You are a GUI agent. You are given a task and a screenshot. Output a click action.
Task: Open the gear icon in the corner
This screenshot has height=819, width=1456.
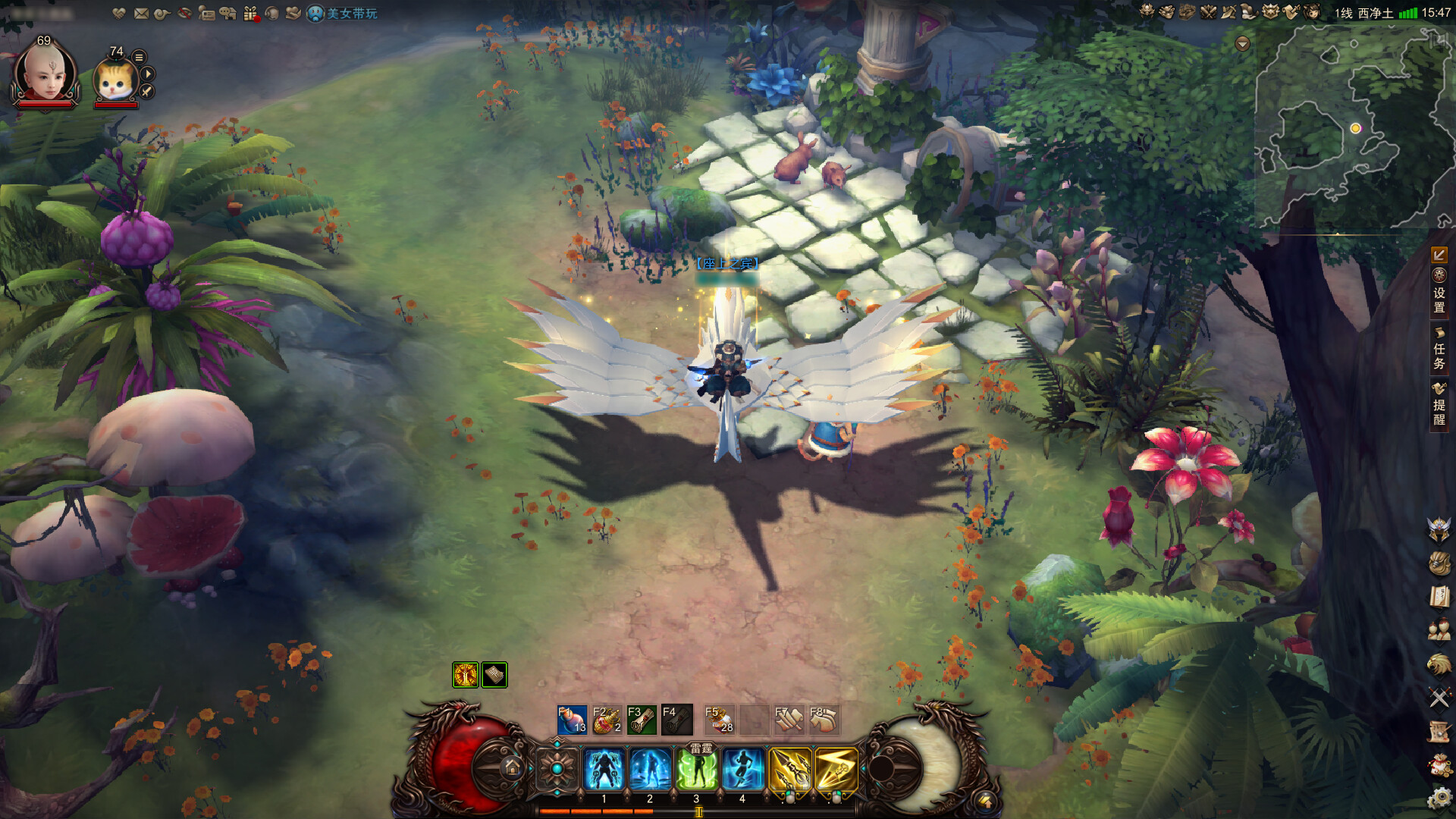pos(1439,798)
